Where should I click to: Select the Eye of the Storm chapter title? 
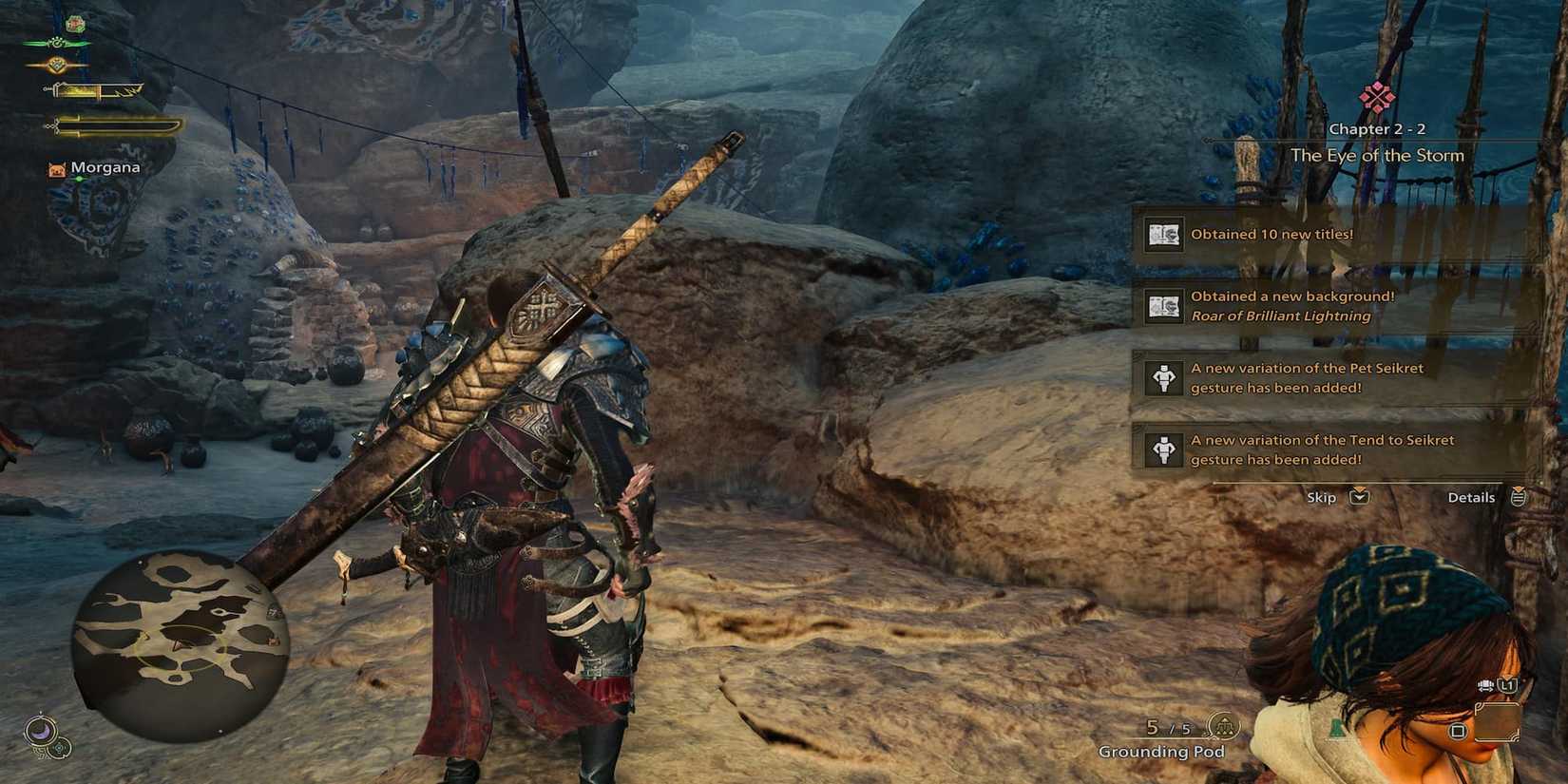coord(1379,155)
